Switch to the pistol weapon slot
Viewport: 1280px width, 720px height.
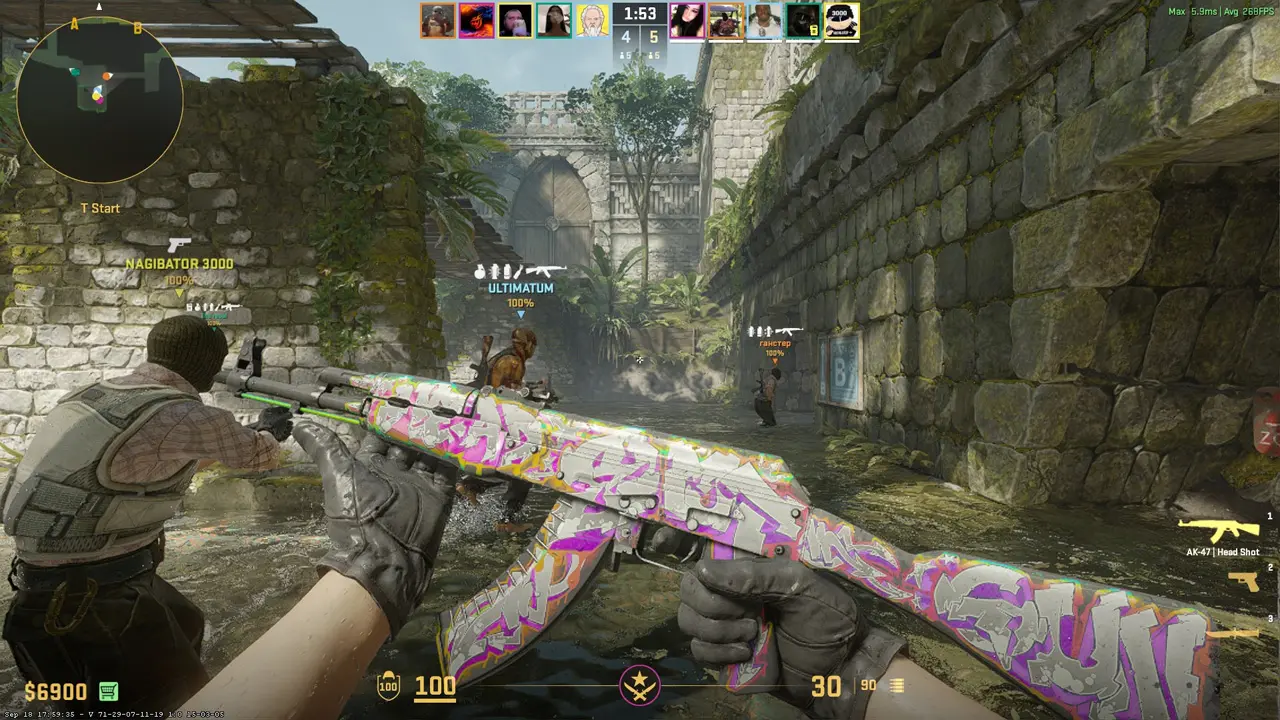pos(1243,581)
